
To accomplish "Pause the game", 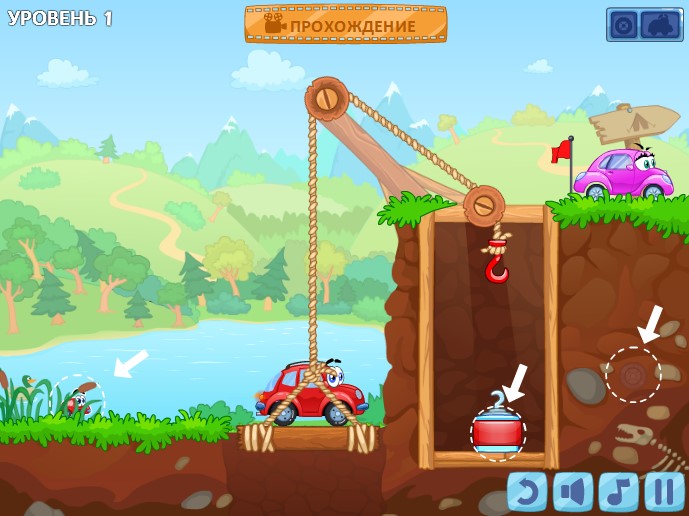I will (663, 491).
